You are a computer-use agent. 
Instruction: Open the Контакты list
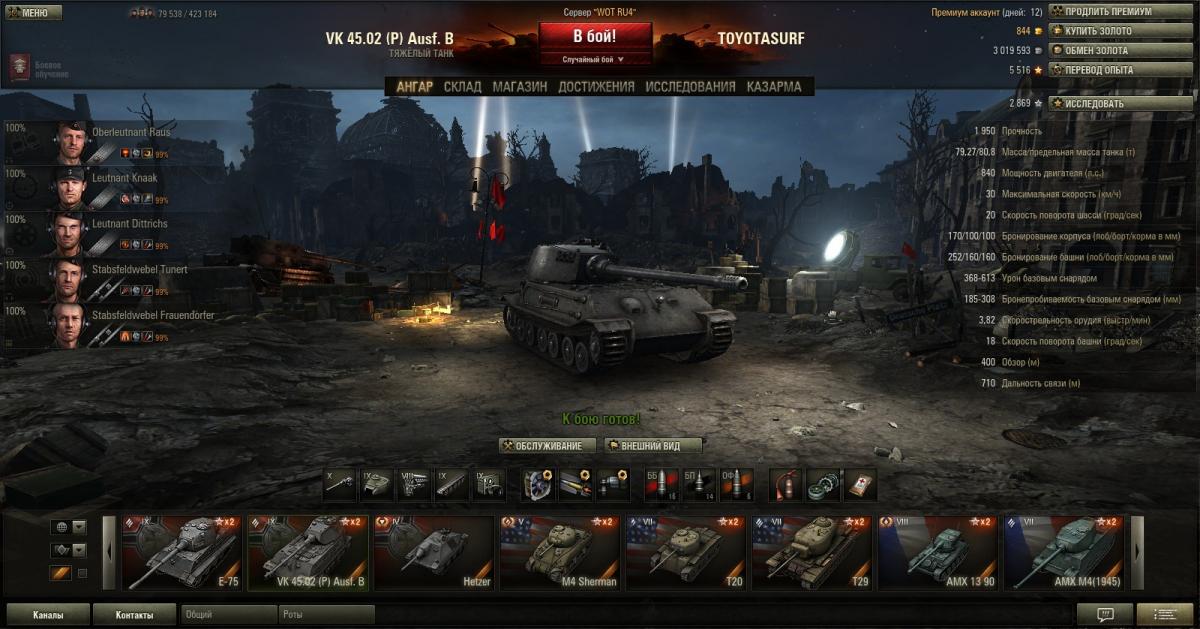134,615
